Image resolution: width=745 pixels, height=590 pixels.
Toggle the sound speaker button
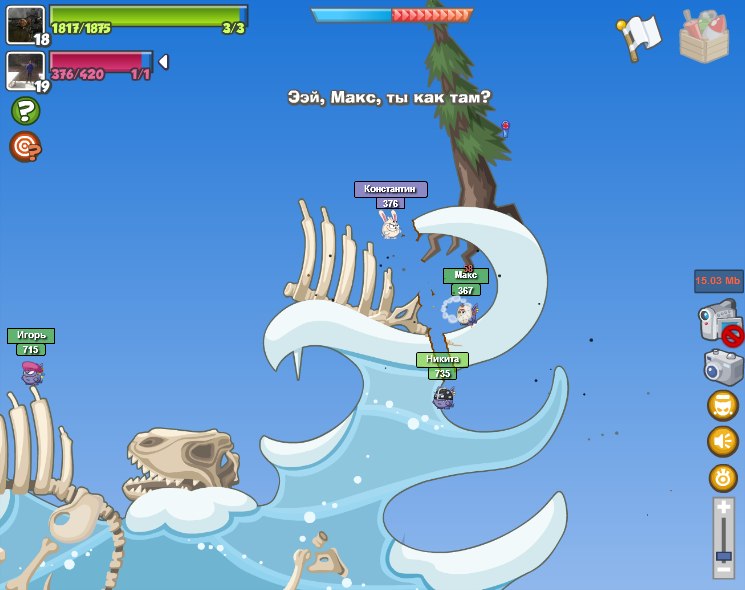(x=723, y=441)
